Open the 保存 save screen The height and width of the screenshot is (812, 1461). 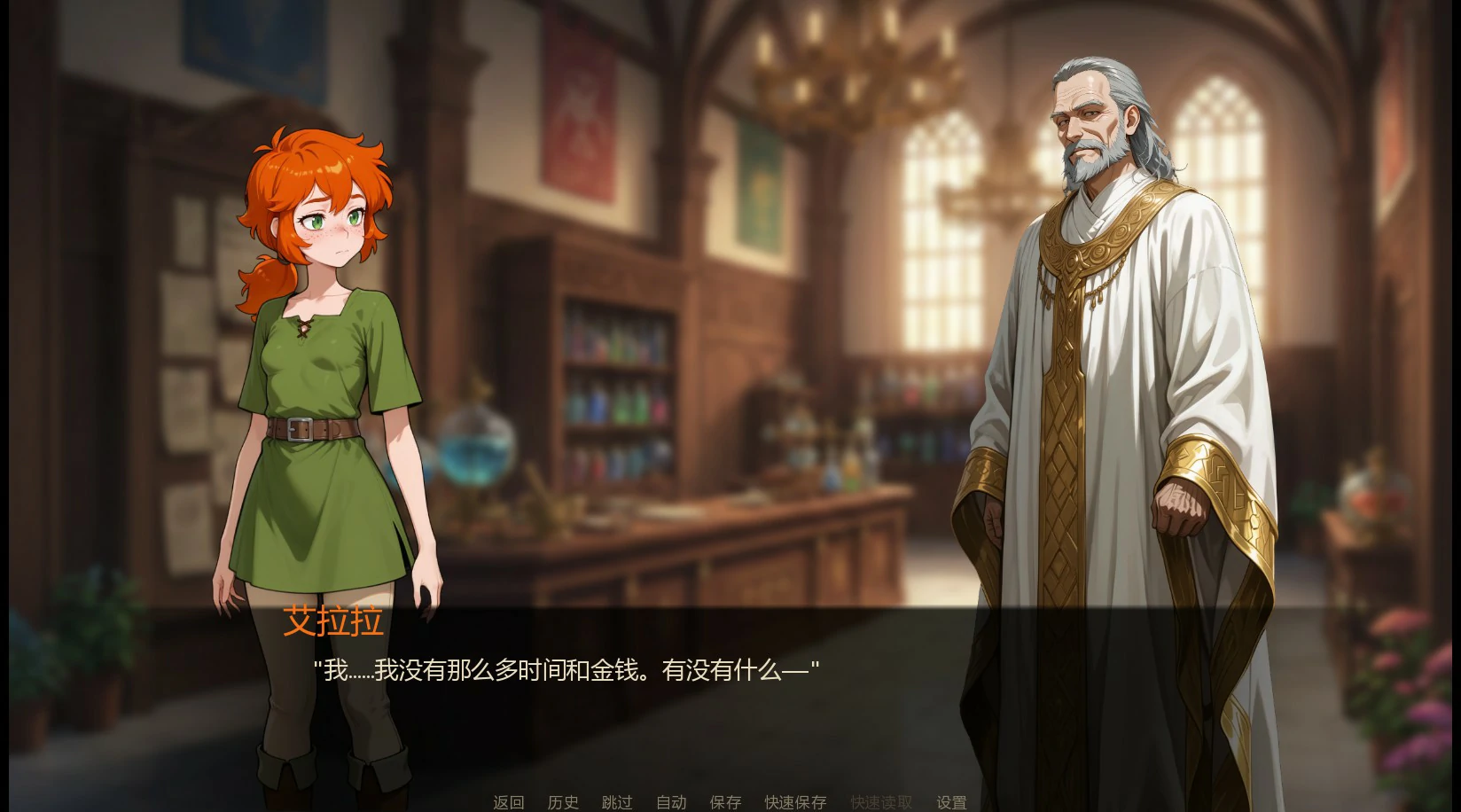click(x=725, y=801)
